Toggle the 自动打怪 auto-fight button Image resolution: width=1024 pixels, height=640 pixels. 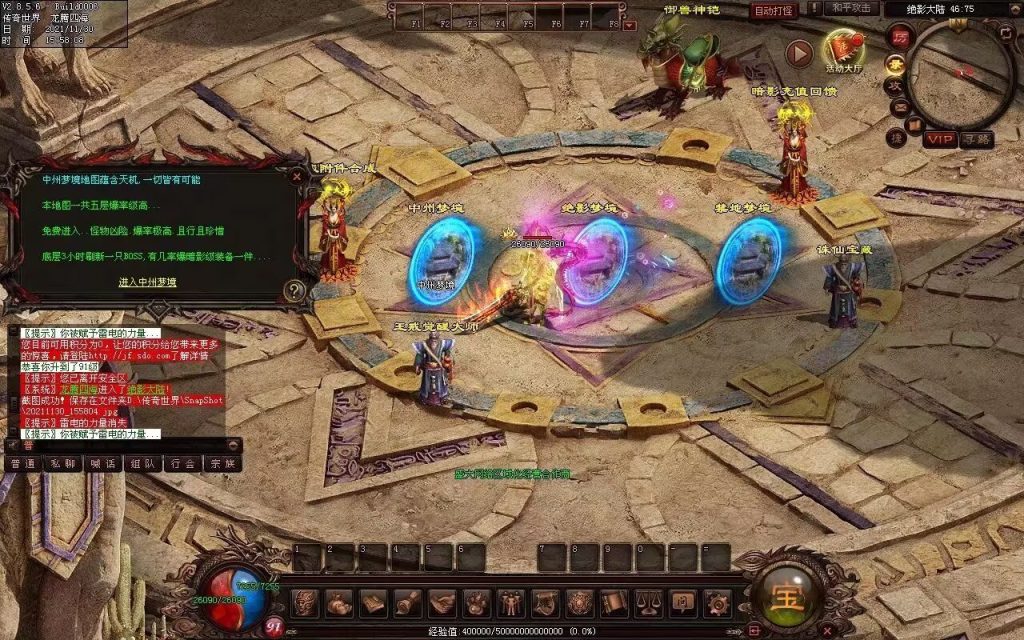click(x=773, y=11)
